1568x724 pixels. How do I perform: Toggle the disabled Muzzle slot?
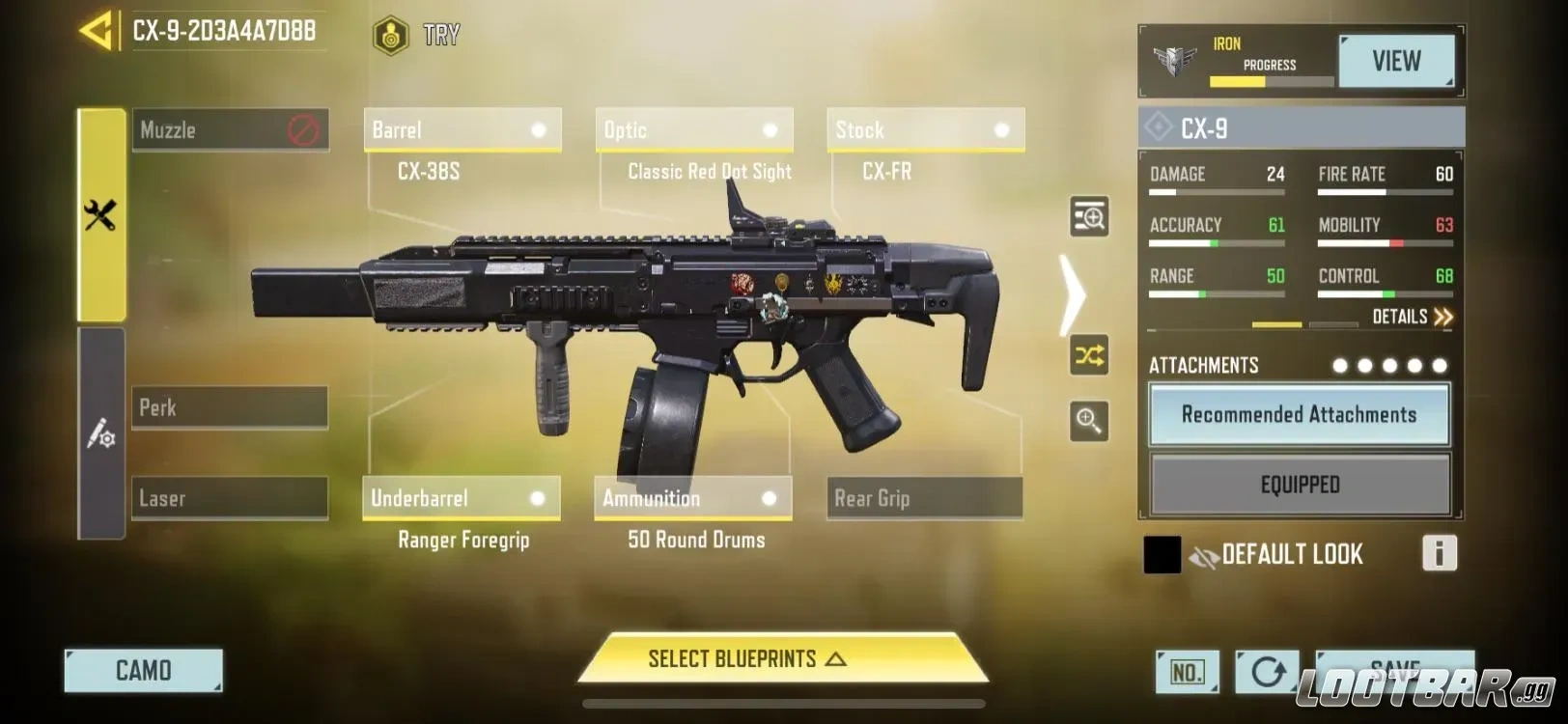point(230,129)
